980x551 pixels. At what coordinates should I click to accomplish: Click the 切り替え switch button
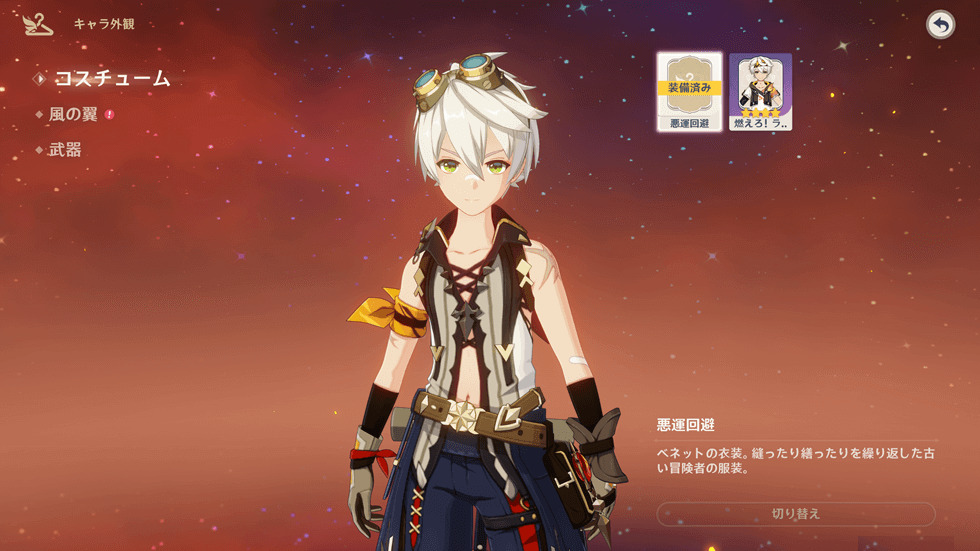795,514
